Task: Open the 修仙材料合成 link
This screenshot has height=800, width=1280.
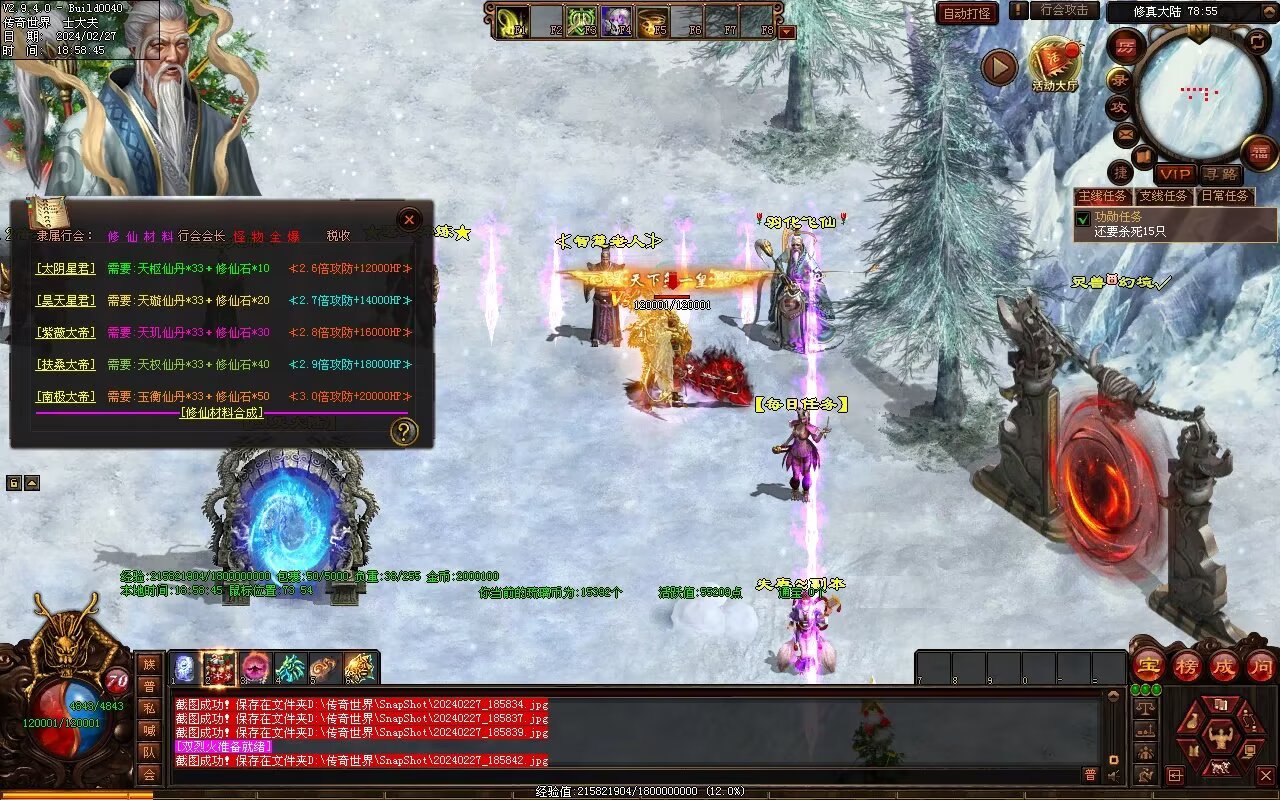Action: 223,413
